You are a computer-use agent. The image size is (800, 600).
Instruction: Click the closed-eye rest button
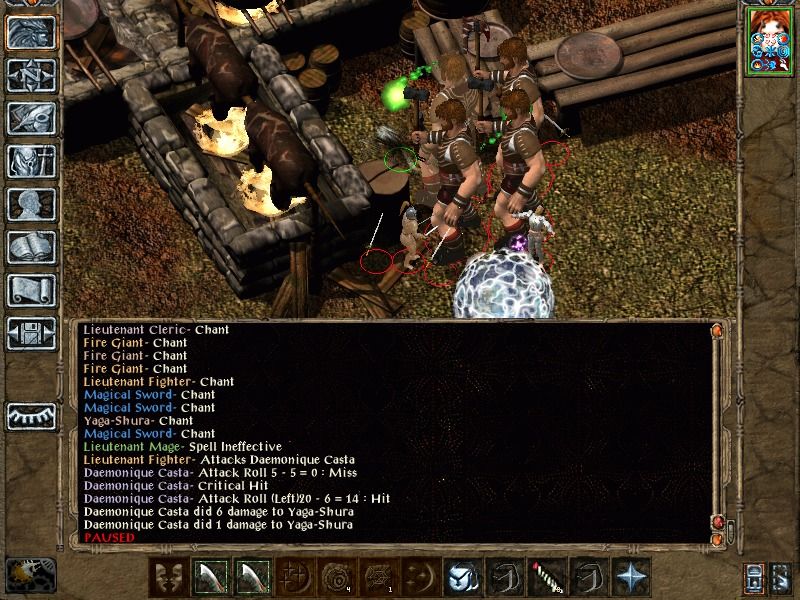click(32, 415)
